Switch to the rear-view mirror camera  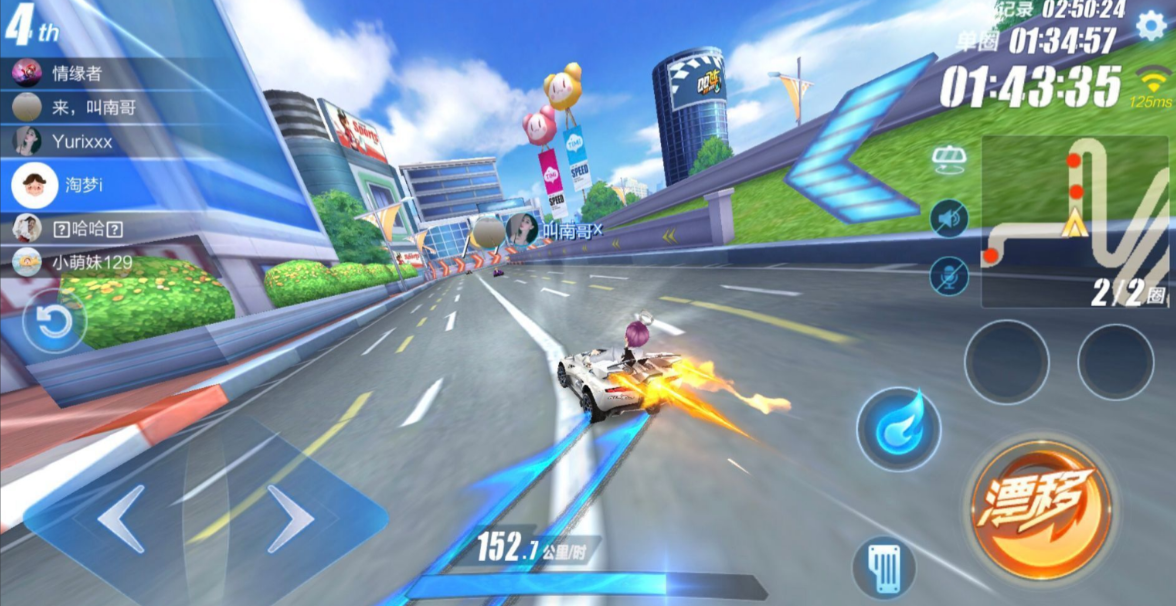coord(947,159)
